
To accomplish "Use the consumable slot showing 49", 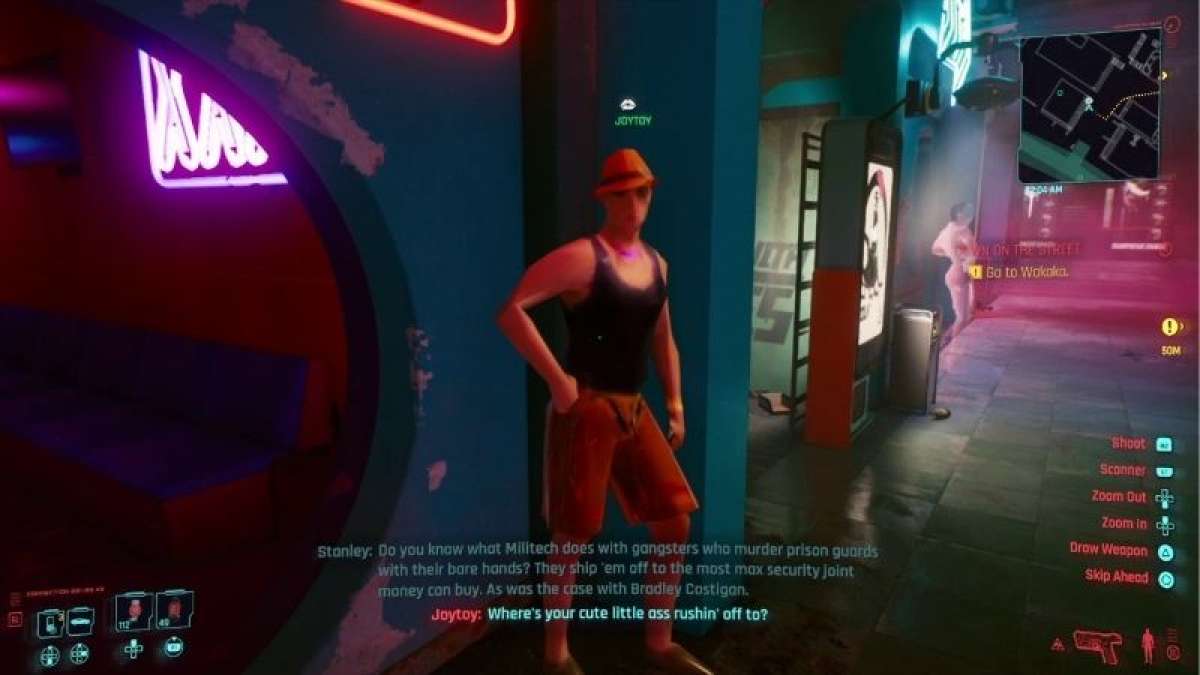I will pos(173,609).
